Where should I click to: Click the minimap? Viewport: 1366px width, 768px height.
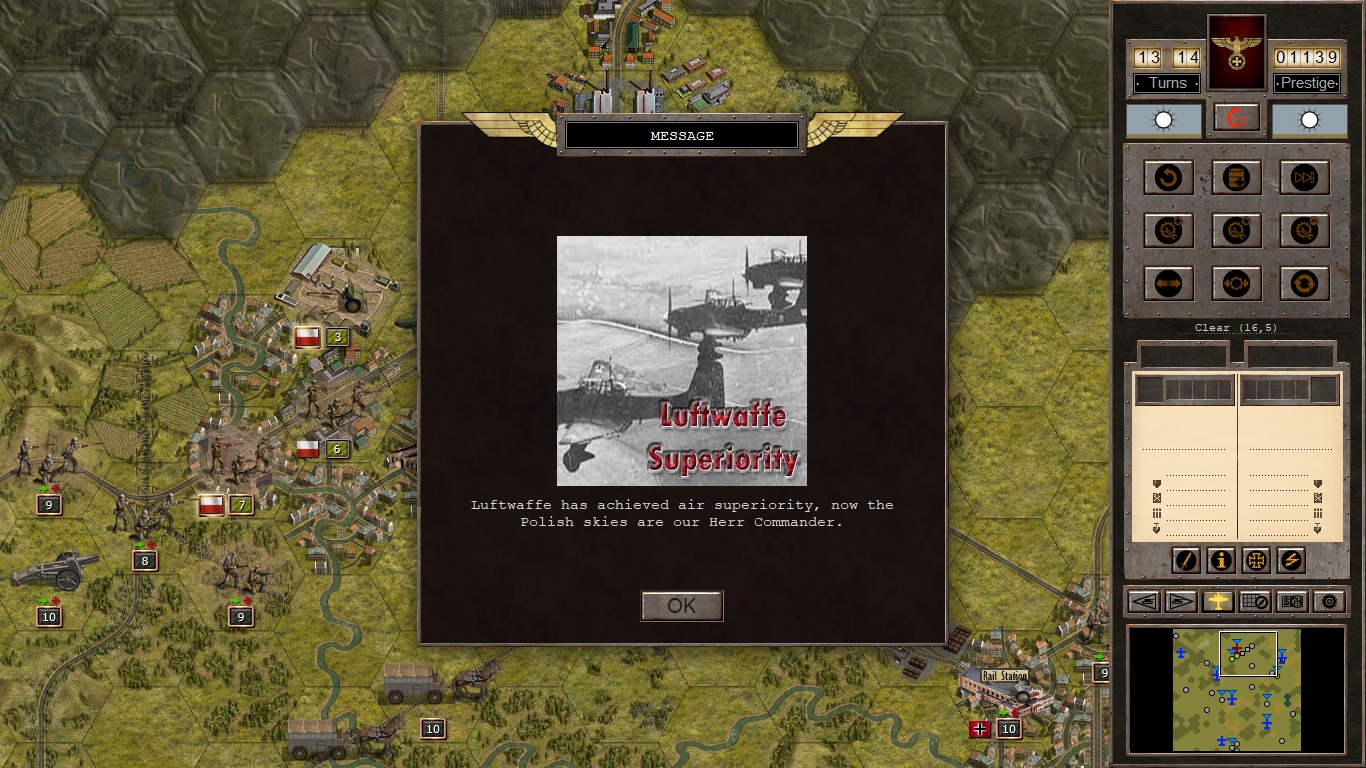pyautogui.click(x=1236, y=690)
